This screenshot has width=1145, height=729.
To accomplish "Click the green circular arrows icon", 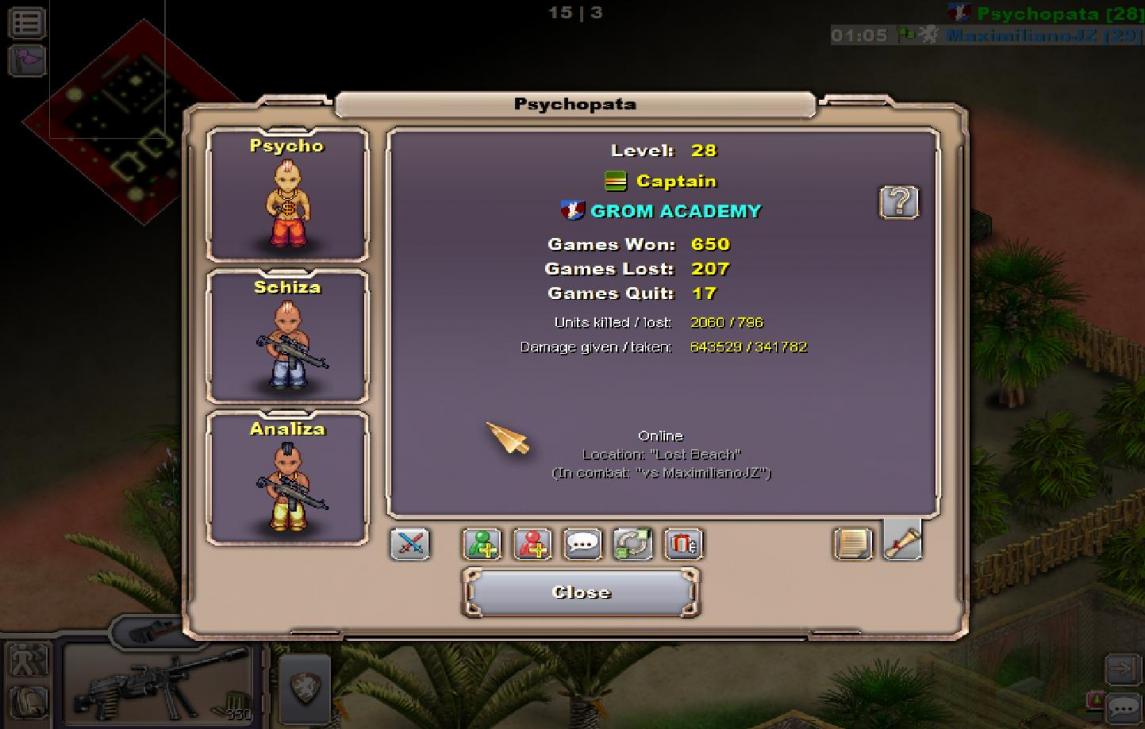I will coord(633,544).
